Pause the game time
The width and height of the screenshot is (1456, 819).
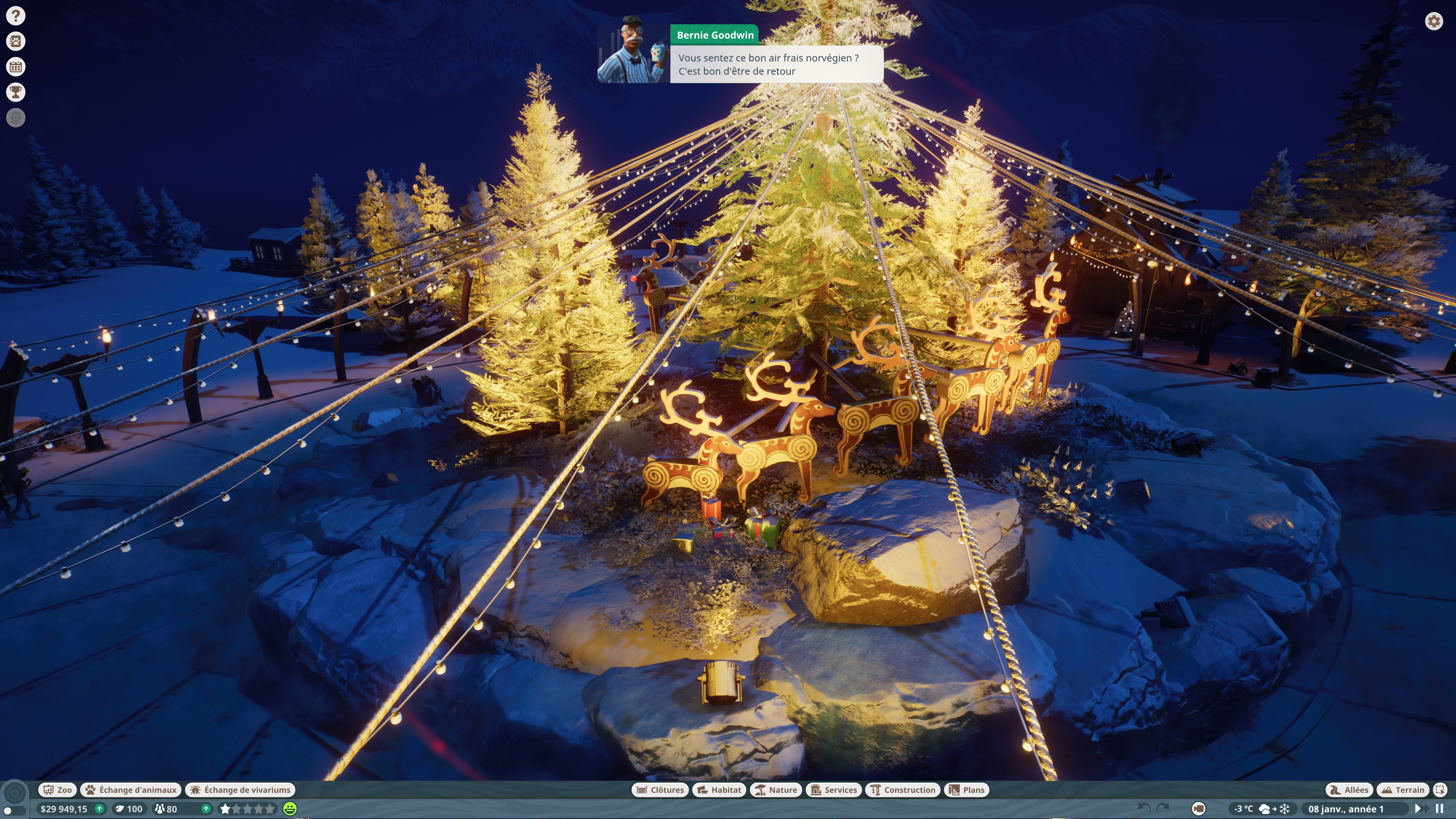pos(1440,809)
